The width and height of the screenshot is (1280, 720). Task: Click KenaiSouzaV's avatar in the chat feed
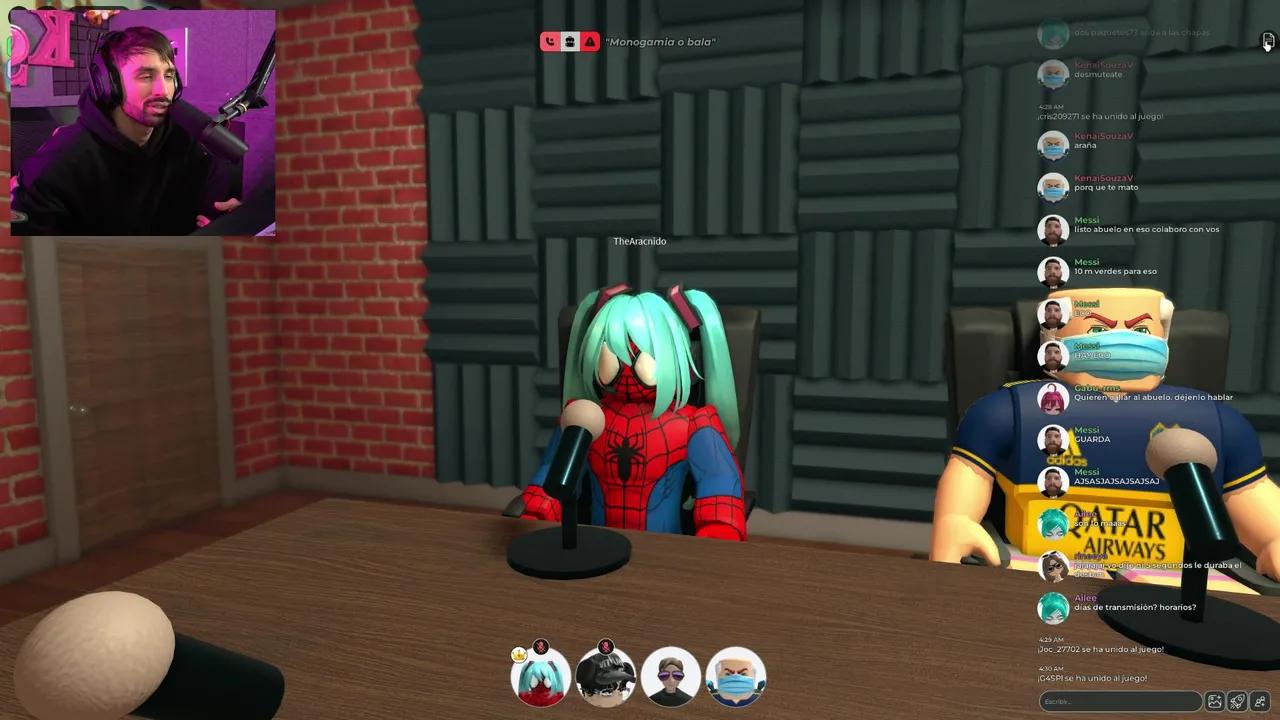1053,144
